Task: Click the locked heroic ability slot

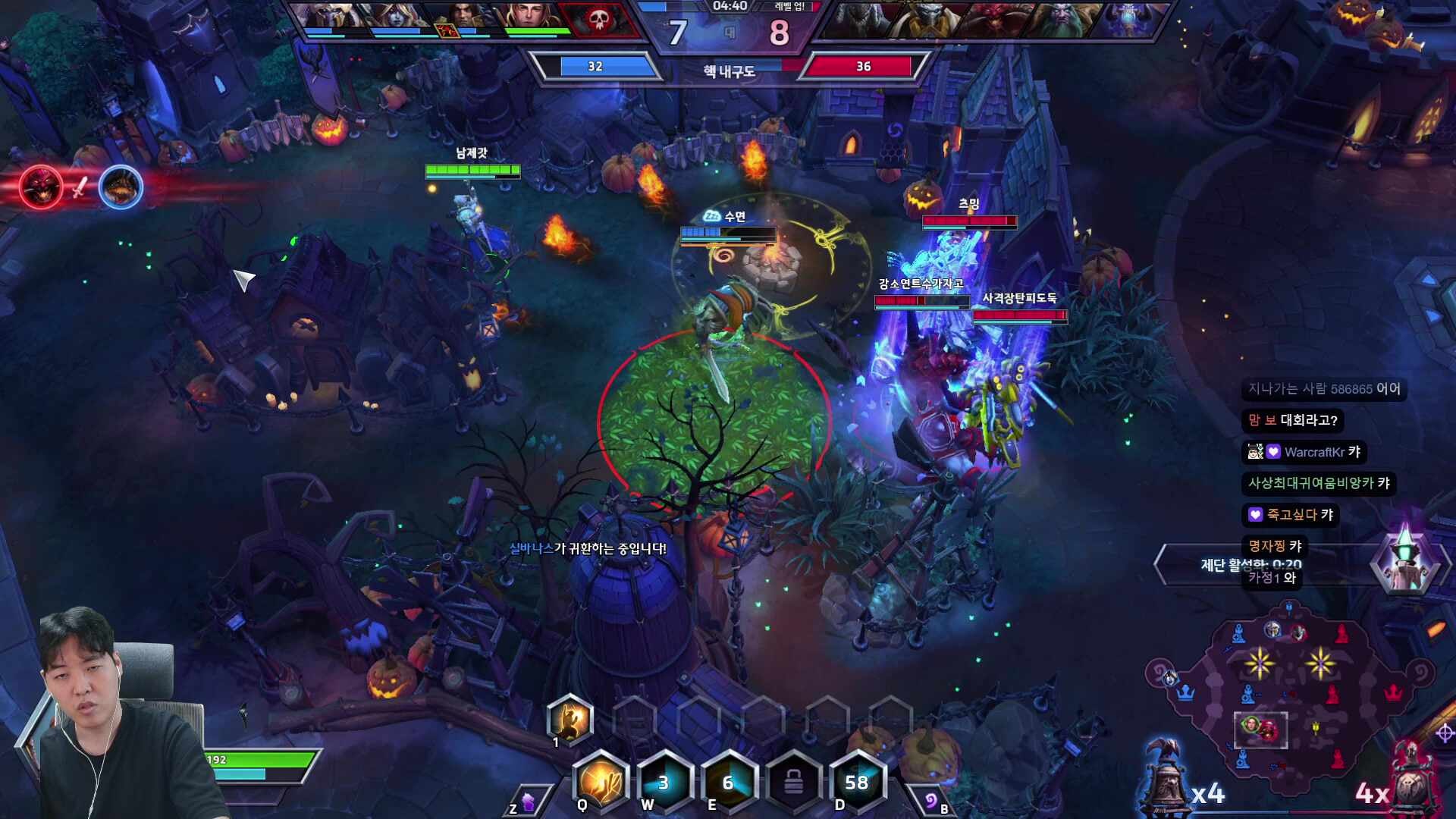Action: pos(792,782)
